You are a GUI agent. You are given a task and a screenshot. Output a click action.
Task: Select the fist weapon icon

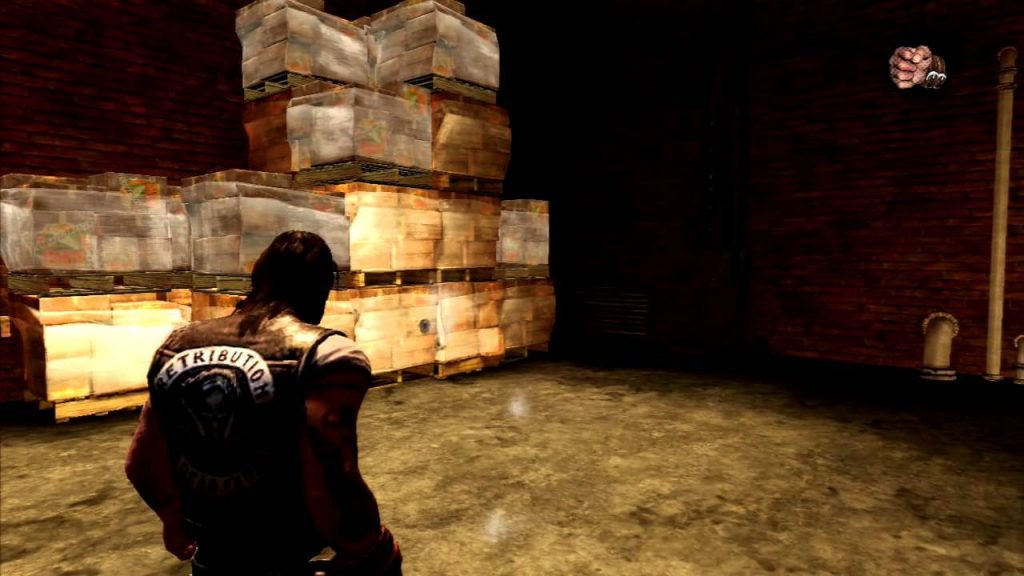click(x=916, y=67)
